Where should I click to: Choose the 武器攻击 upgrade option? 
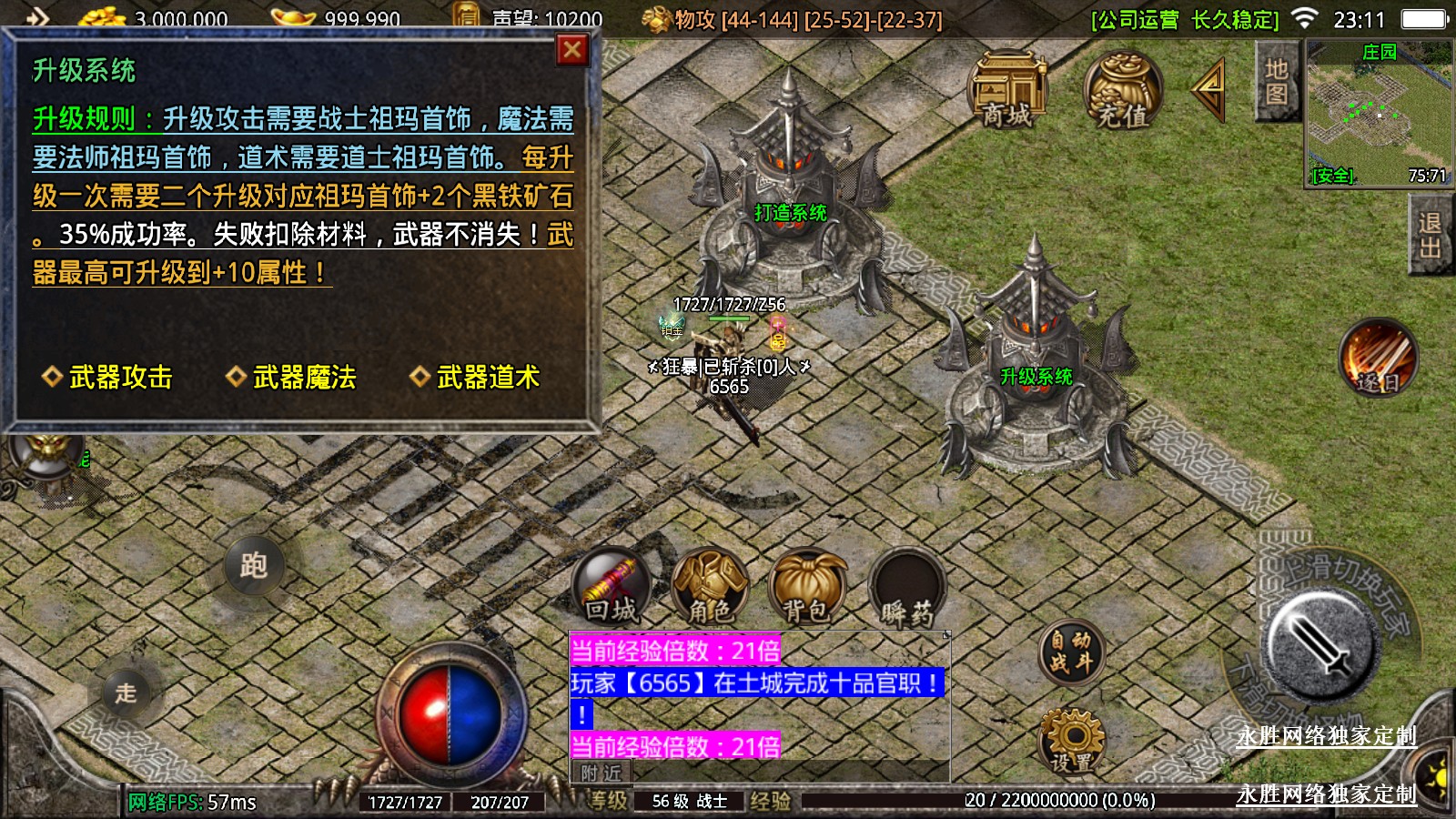(108, 377)
